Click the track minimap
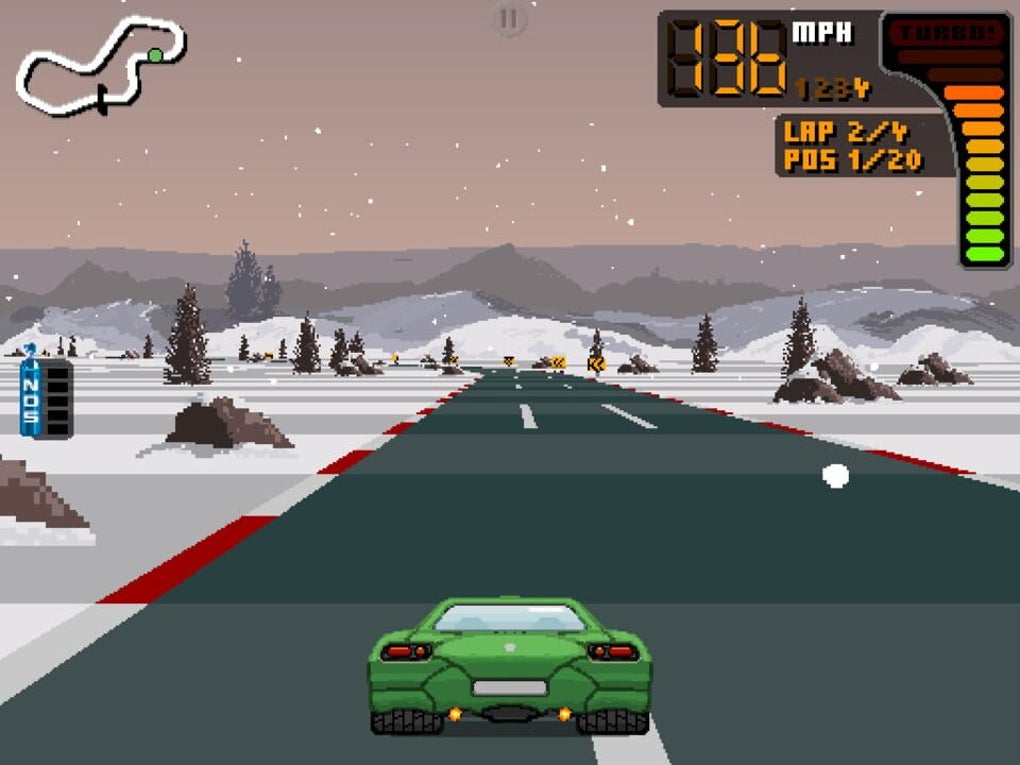 point(100,65)
